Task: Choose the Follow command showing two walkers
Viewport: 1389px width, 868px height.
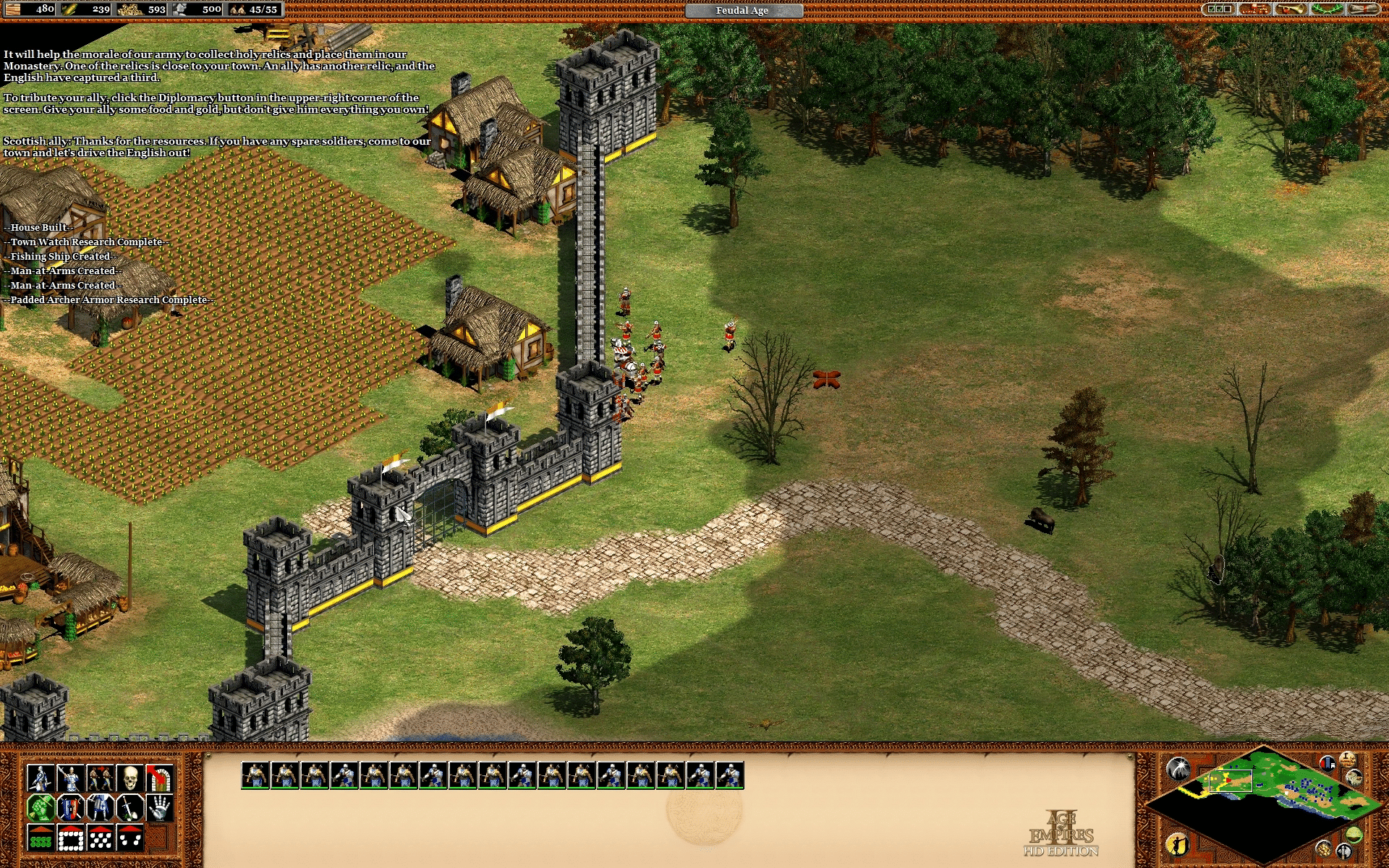Action: [x=100, y=778]
